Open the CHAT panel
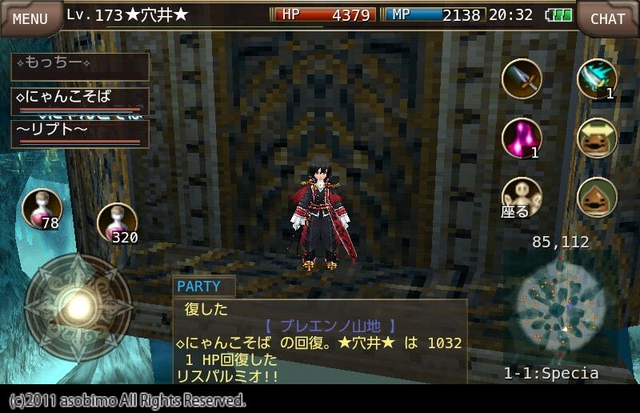 tap(608, 17)
